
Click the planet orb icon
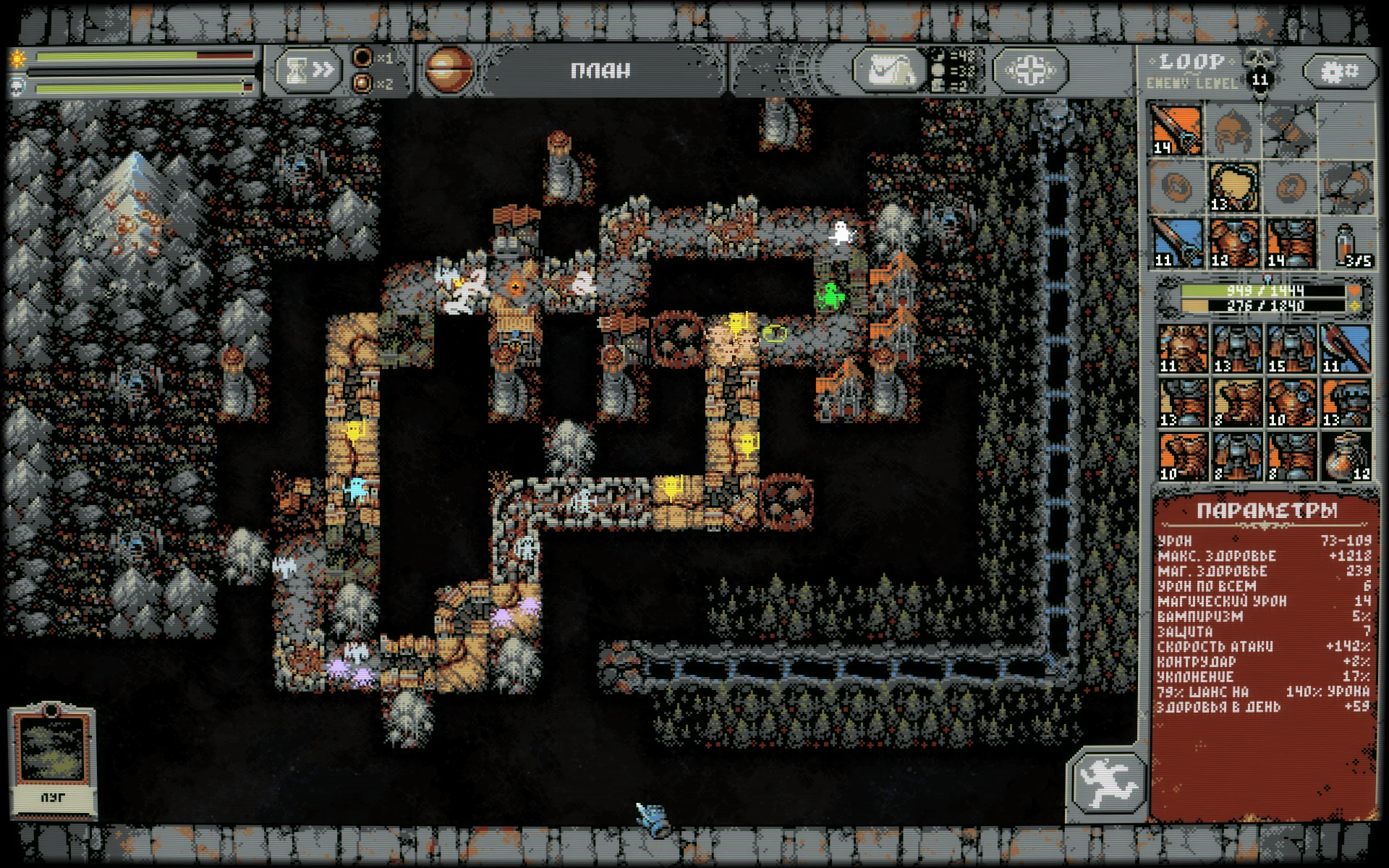(448, 70)
